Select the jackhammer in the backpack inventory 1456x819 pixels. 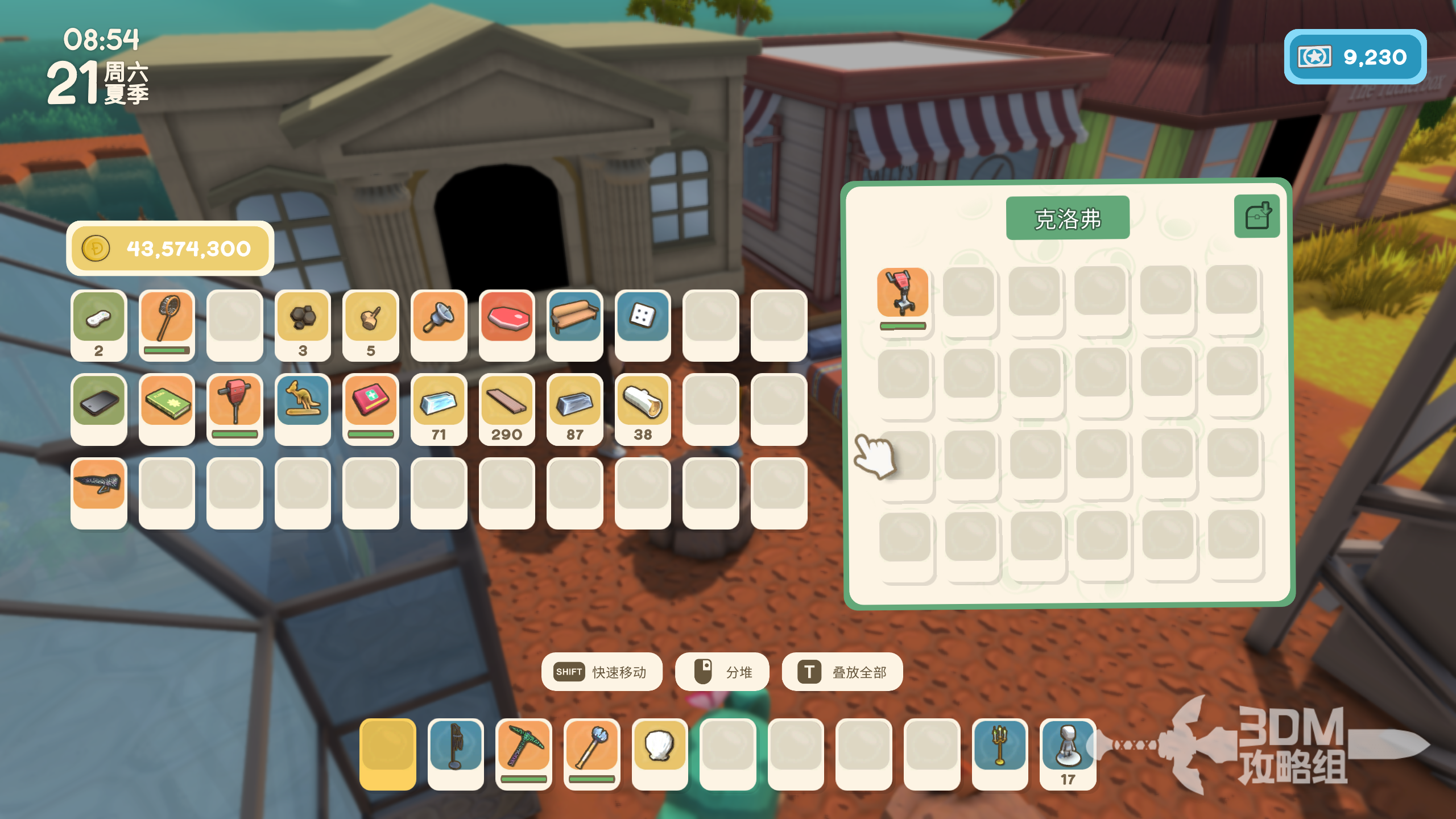(x=234, y=403)
